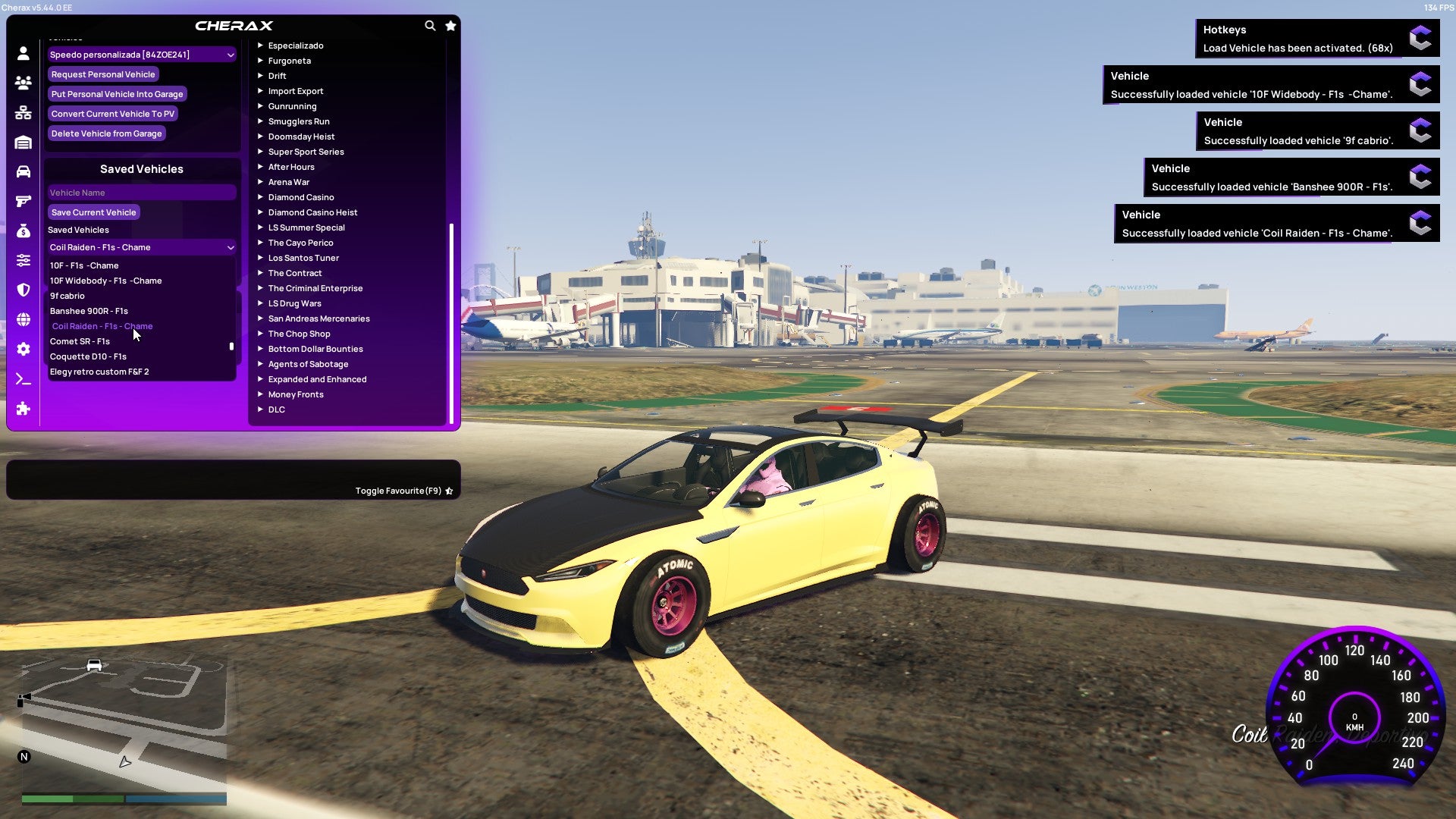Image resolution: width=1456 pixels, height=819 pixels.
Task: Open the Network/Session icon
Action: [23, 112]
